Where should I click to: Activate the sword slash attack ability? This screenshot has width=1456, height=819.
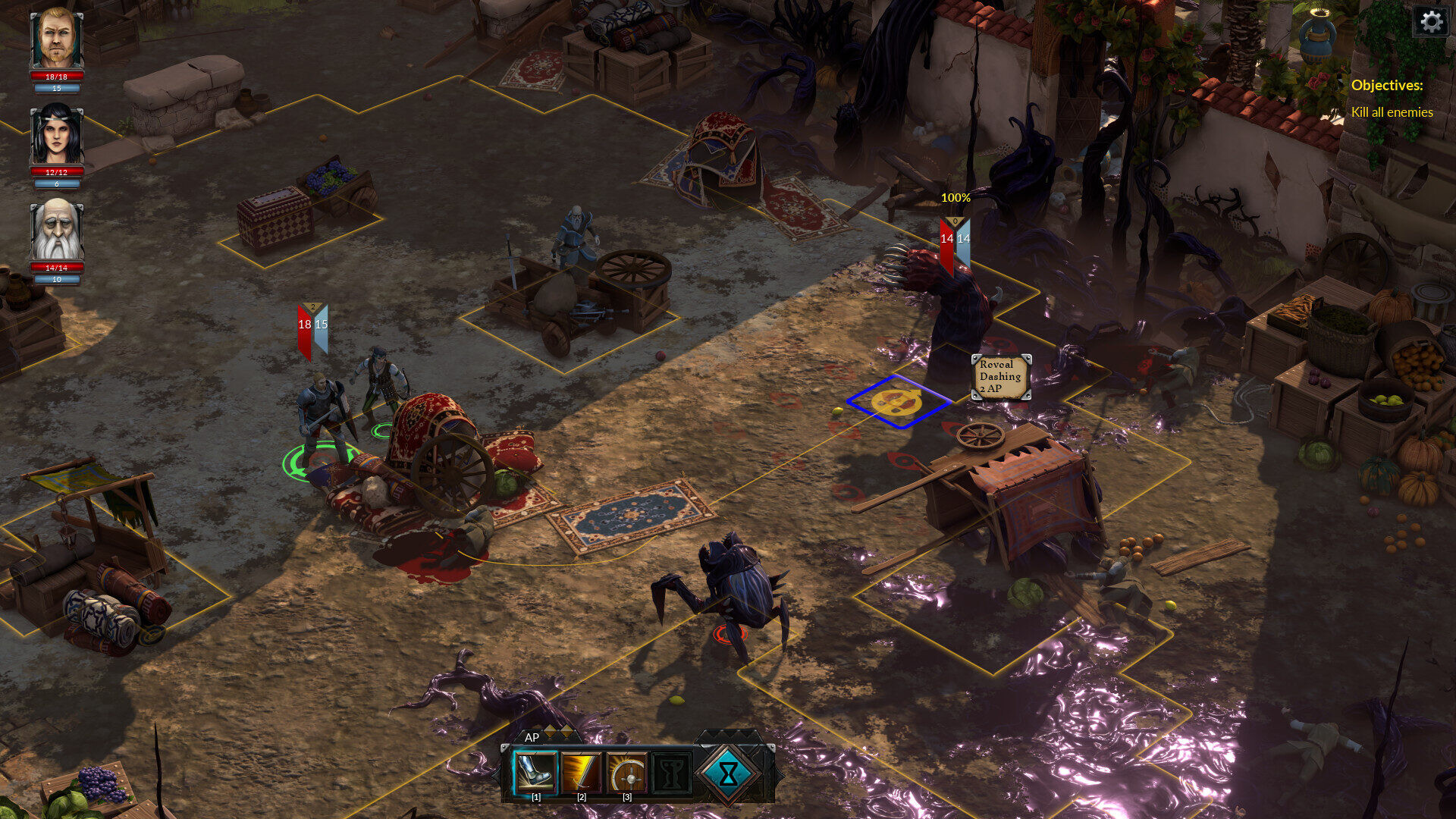(582, 772)
